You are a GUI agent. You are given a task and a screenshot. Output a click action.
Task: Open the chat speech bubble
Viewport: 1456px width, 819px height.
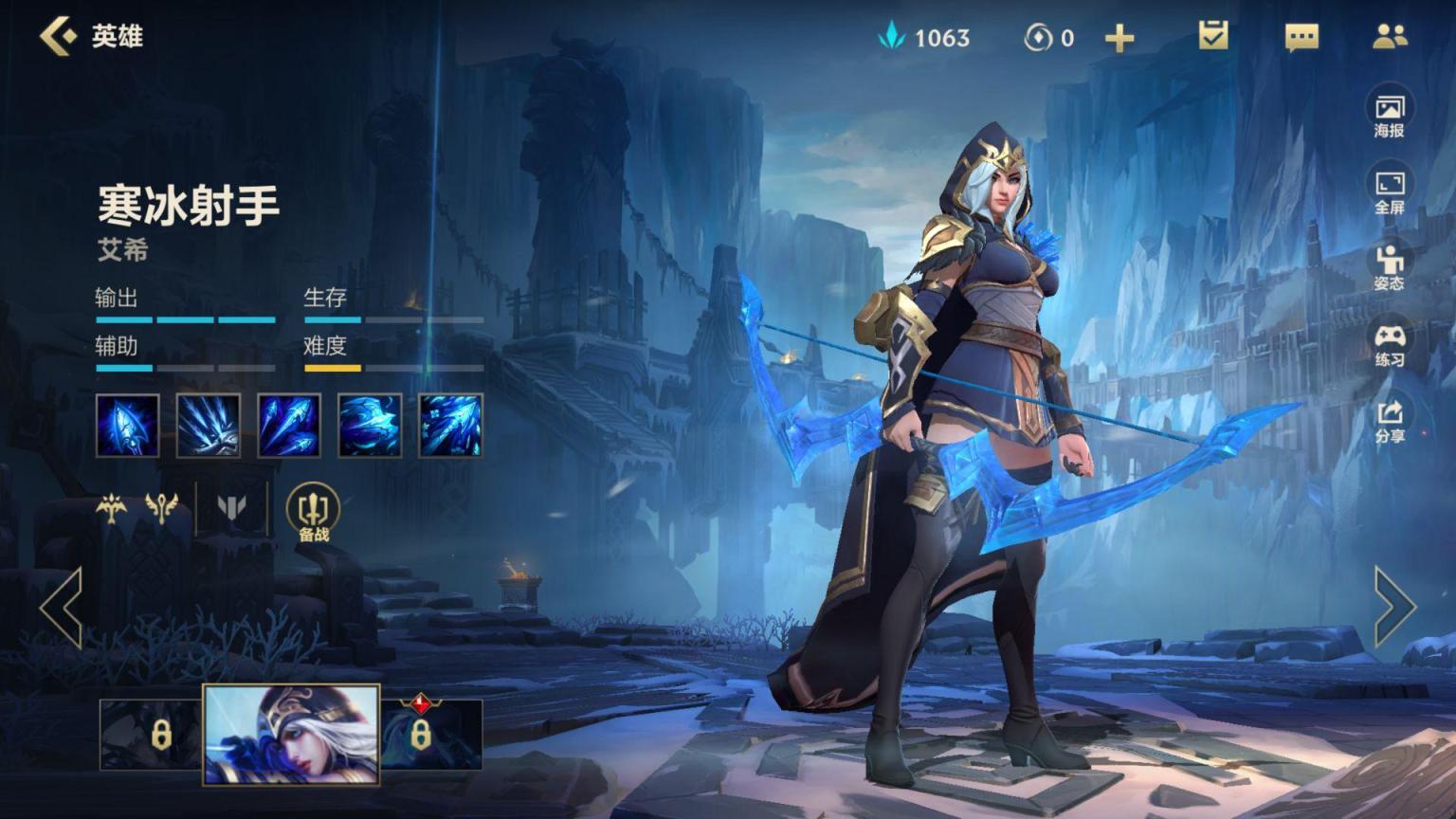tap(1301, 37)
